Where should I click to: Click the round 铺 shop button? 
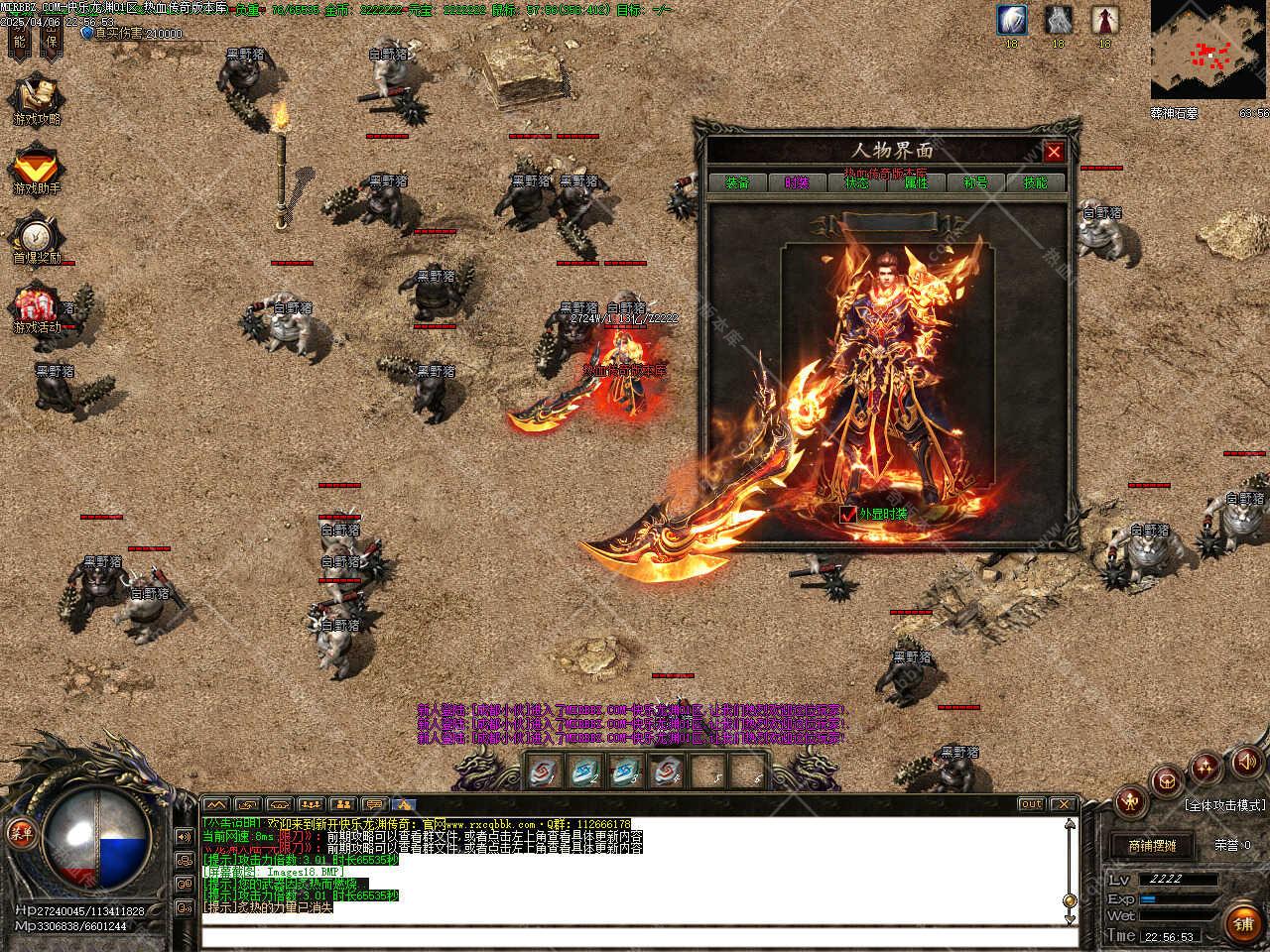[x=1243, y=923]
